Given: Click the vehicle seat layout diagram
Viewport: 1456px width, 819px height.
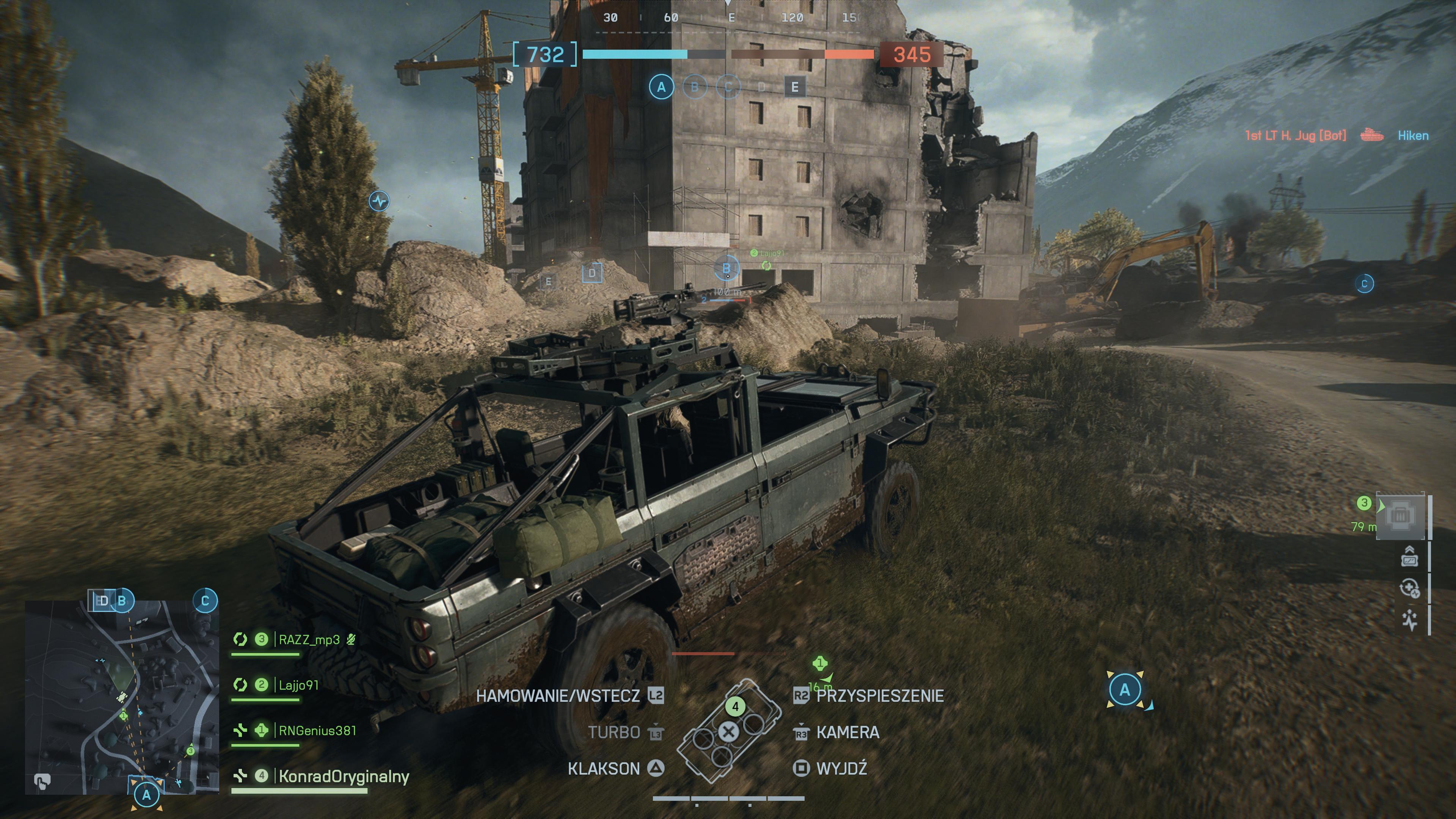Looking at the screenshot, I should [x=729, y=731].
